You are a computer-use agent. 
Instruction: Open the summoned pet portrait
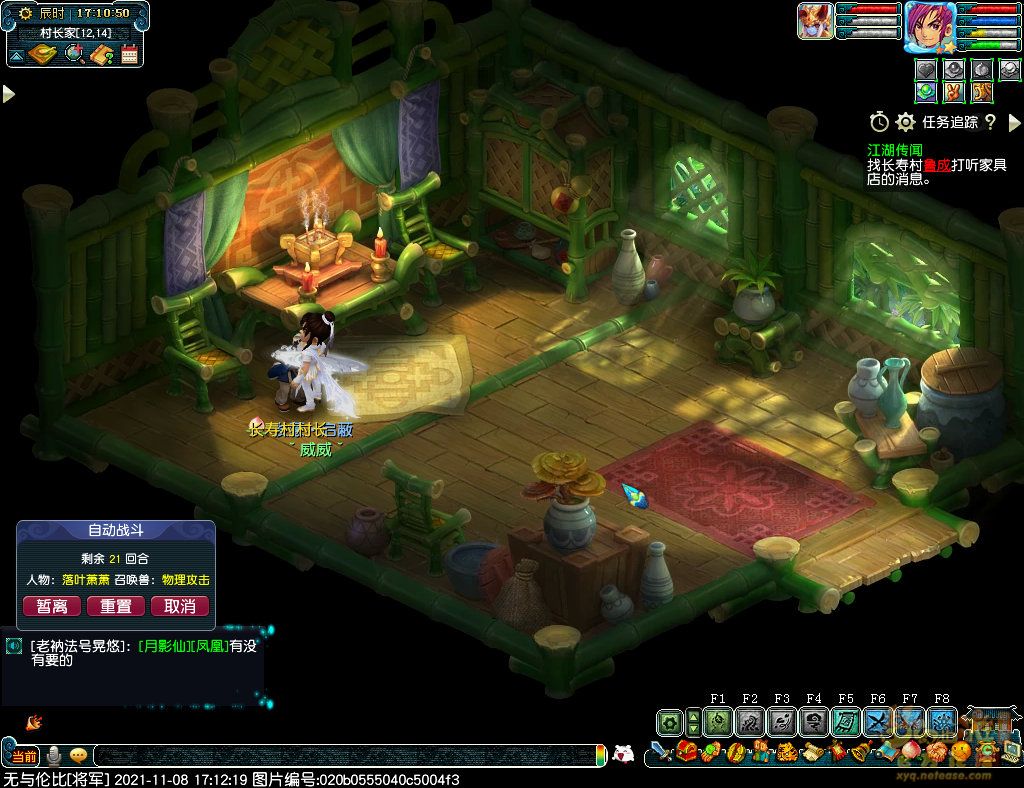(815, 21)
